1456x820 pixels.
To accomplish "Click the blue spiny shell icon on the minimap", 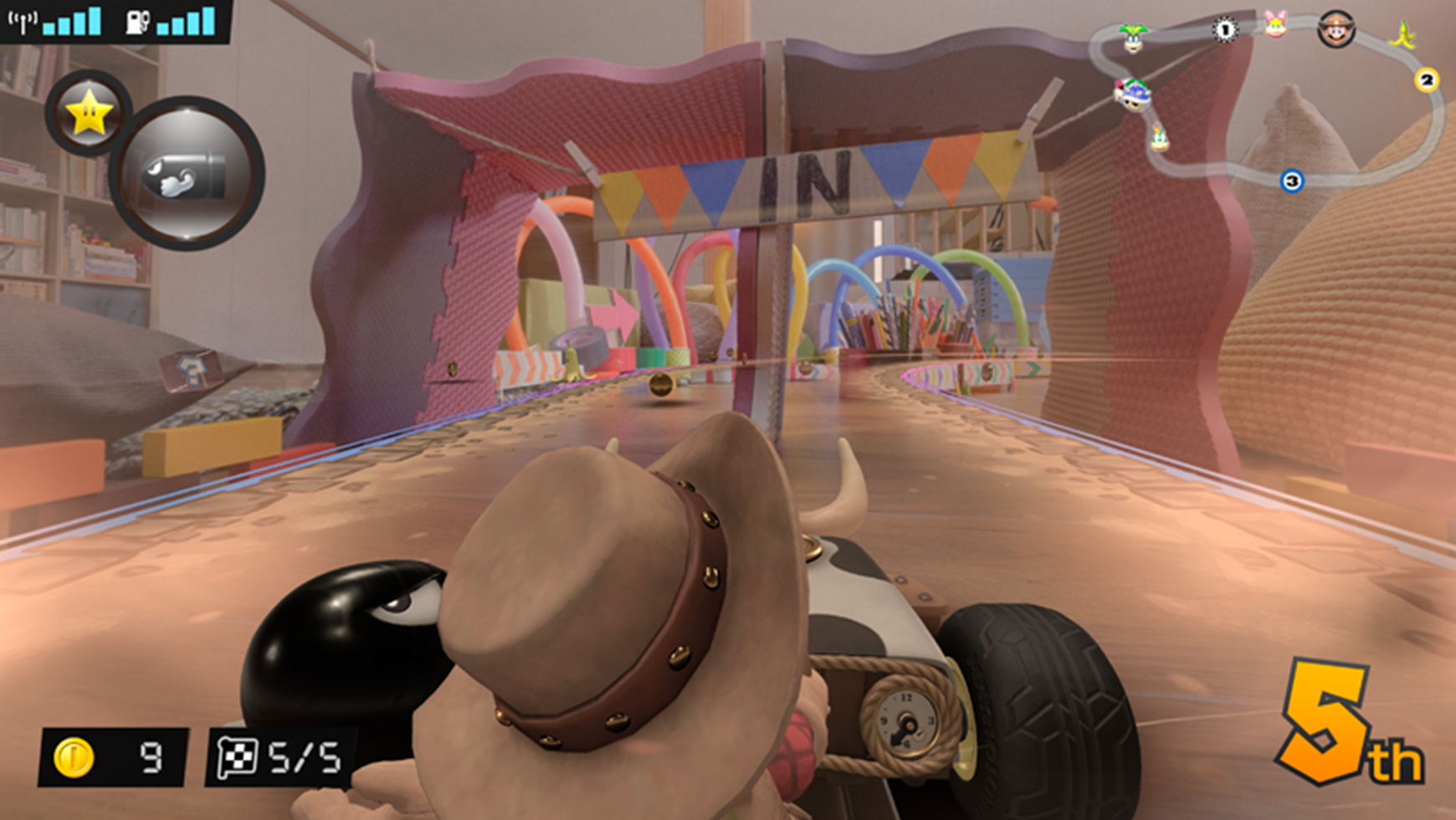I will point(1133,94).
